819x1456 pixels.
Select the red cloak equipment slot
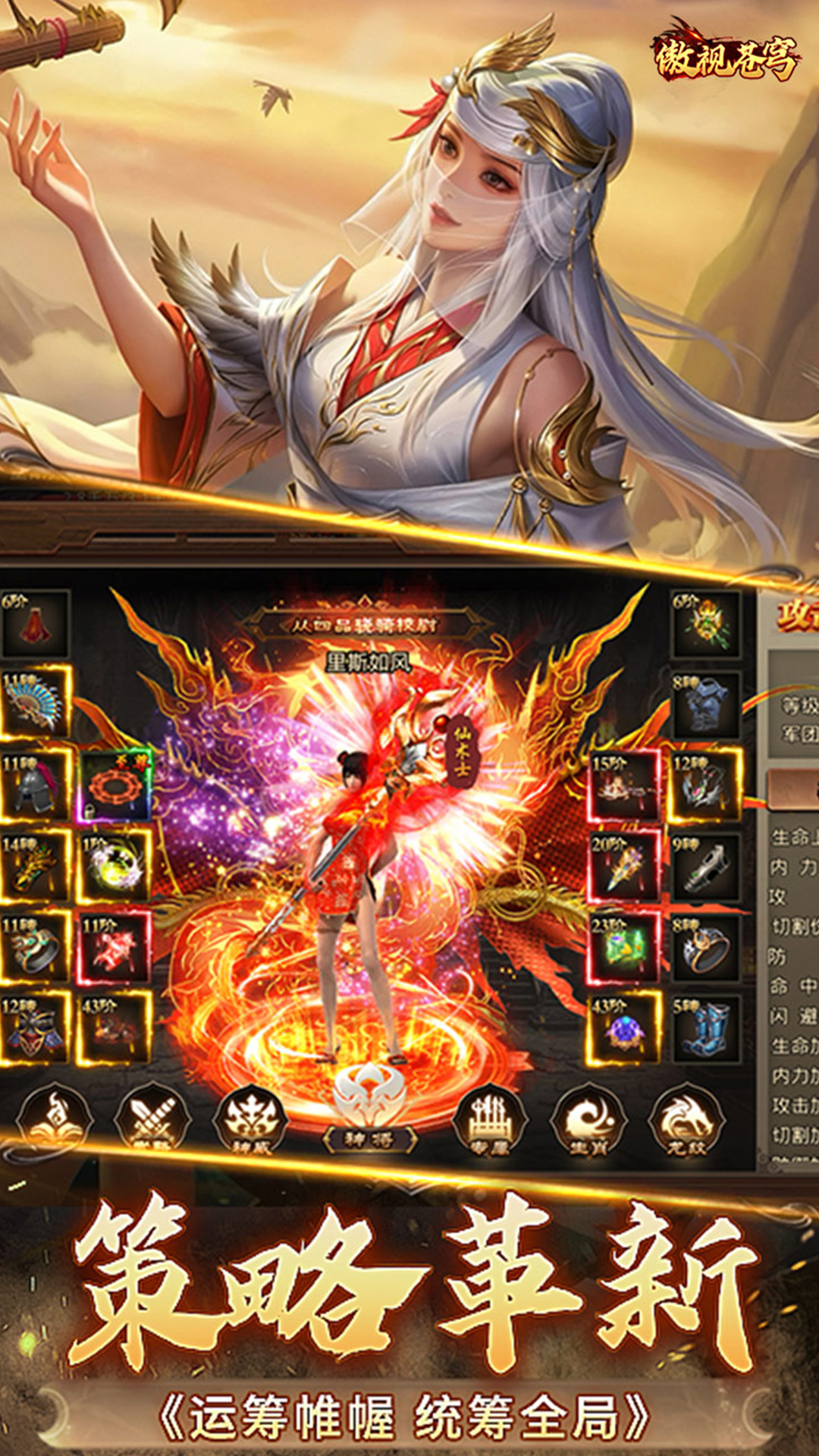pyautogui.click(x=35, y=624)
